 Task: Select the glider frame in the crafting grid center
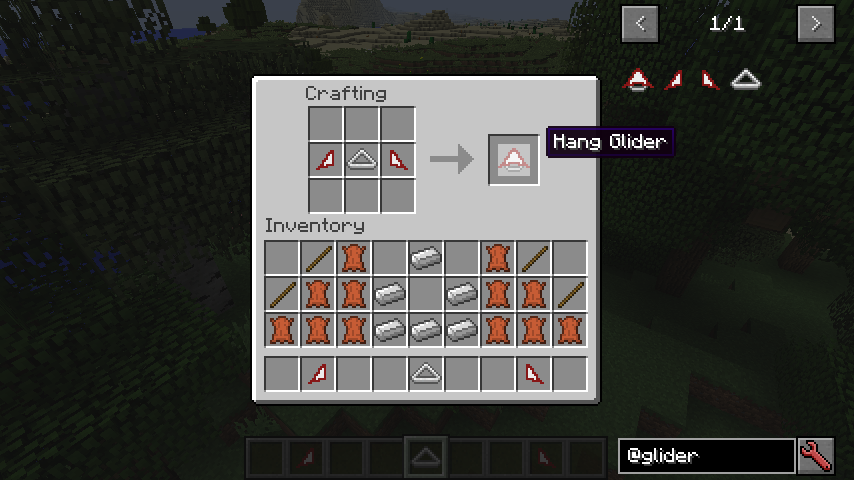pyautogui.click(x=361, y=159)
